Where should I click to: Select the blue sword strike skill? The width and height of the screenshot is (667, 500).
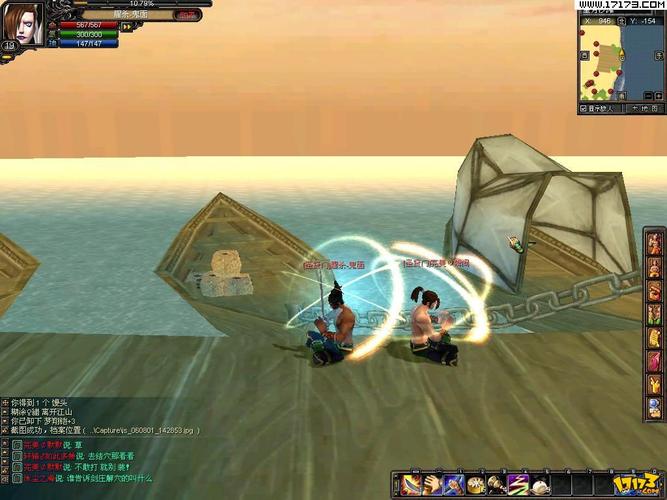[x=454, y=484]
